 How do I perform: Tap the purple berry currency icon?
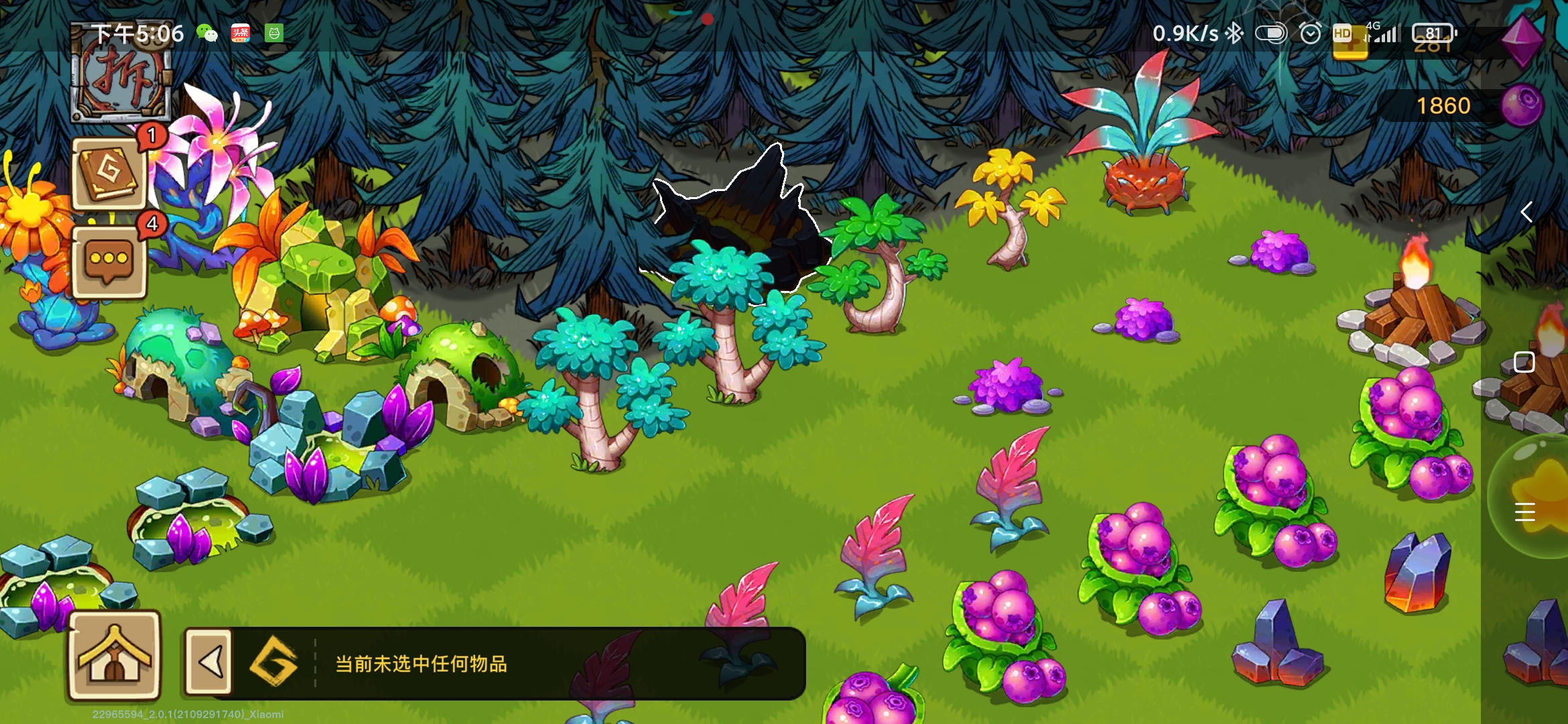1522,105
